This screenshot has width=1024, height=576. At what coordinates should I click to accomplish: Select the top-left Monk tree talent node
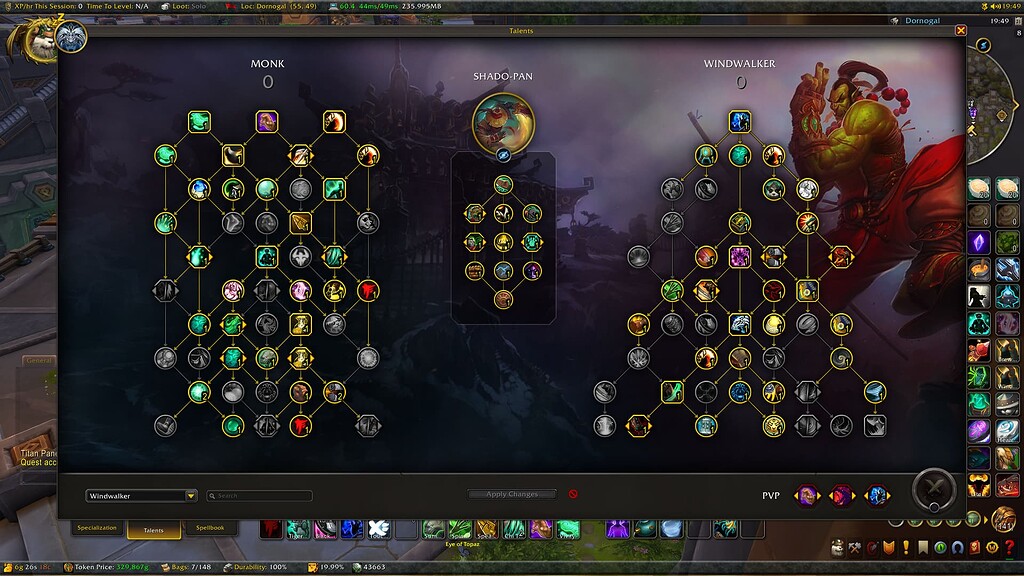(x=199, y=122)
